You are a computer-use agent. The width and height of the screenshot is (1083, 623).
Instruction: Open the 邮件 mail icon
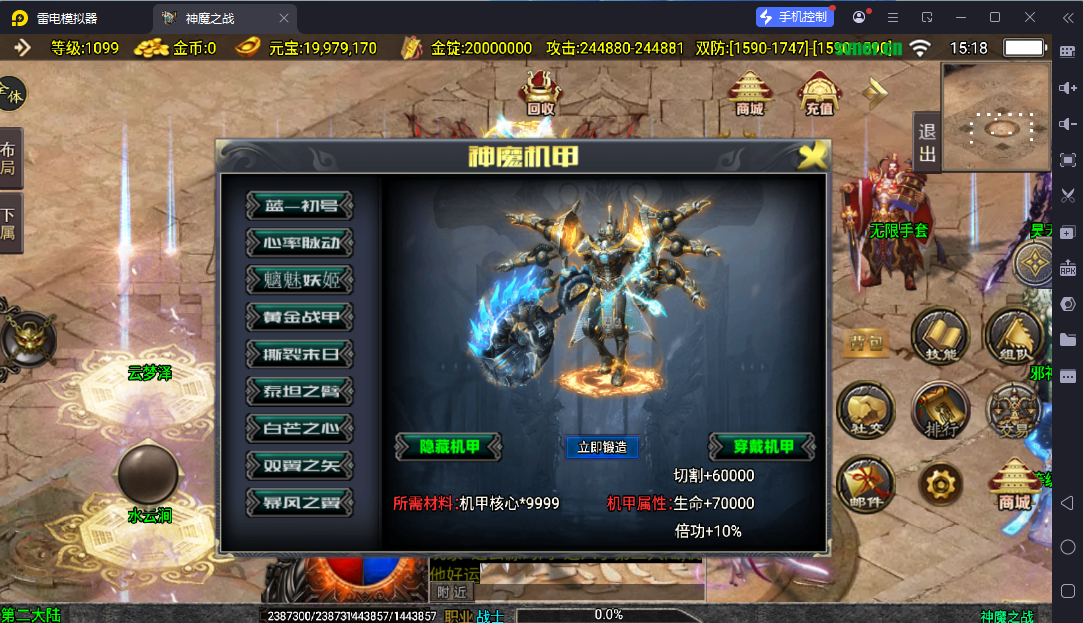pyautogui.click(x=865, y=484)
